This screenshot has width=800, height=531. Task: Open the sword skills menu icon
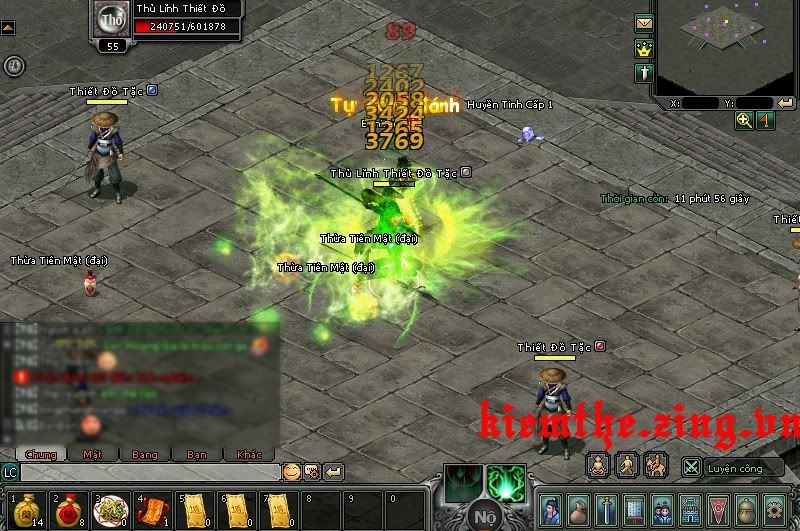click(608, 508)
